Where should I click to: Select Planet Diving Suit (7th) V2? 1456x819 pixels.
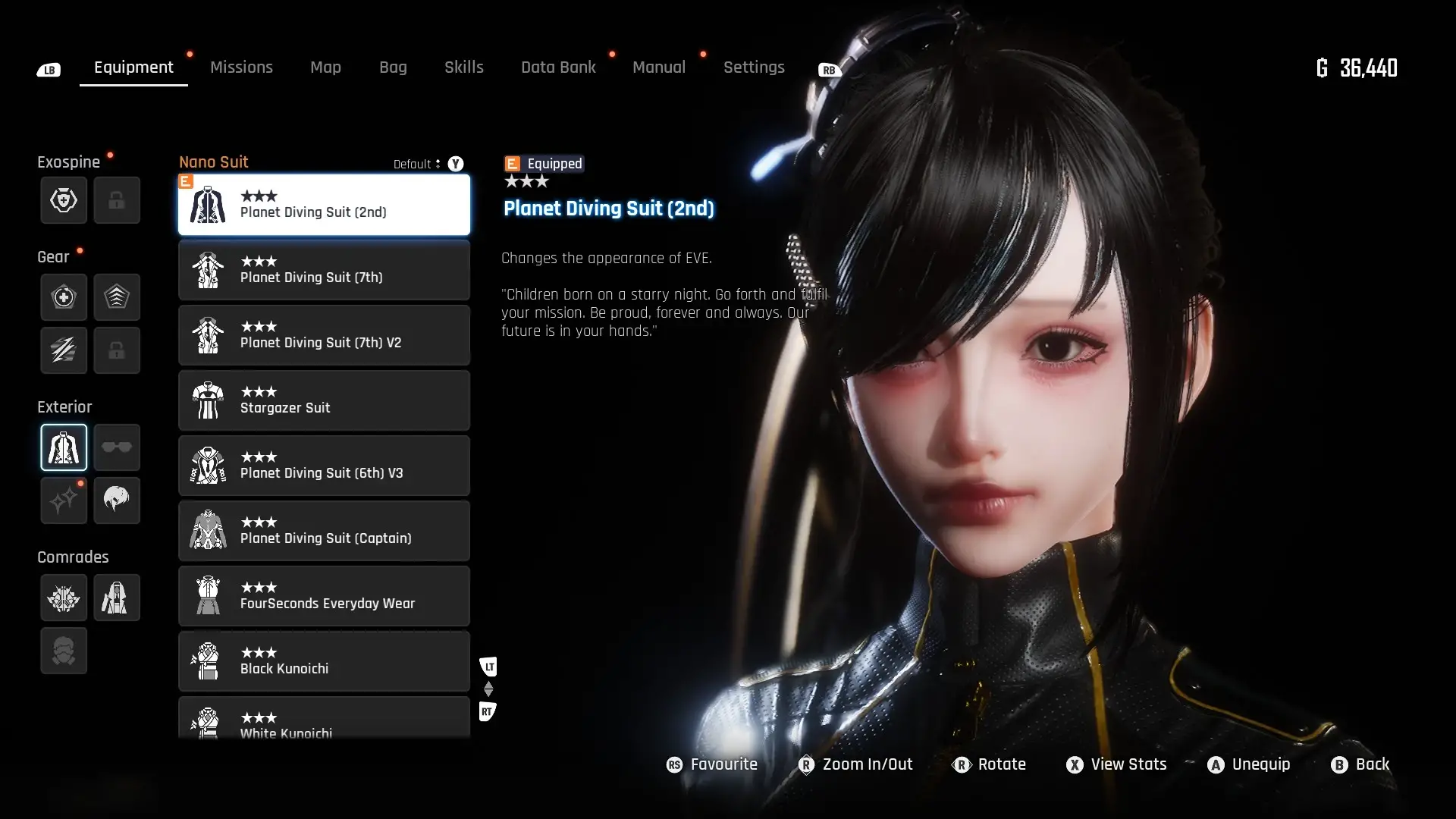(x=324, y=335)
